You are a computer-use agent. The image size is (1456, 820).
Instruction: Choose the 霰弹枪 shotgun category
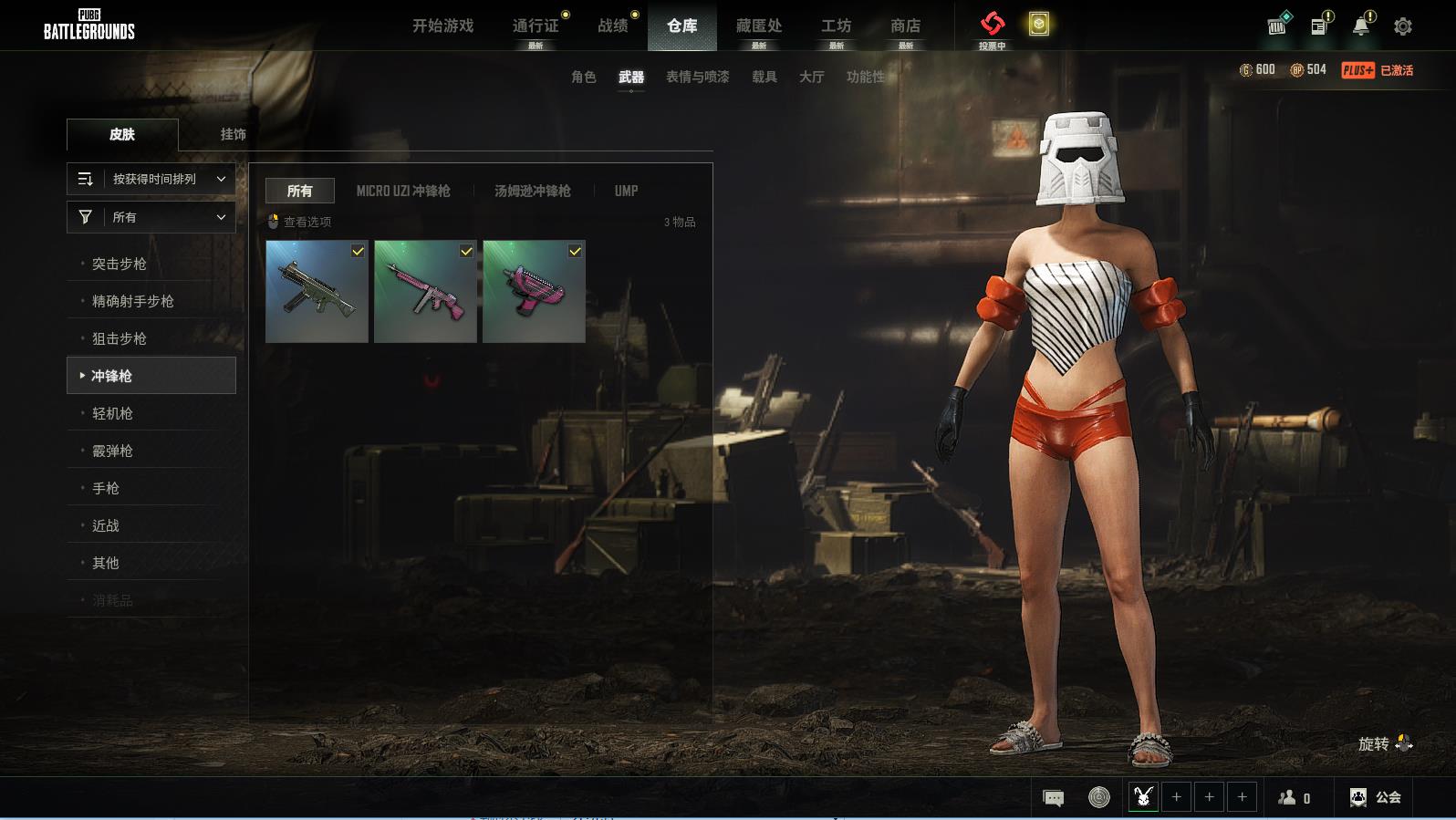tap(113, 451)
